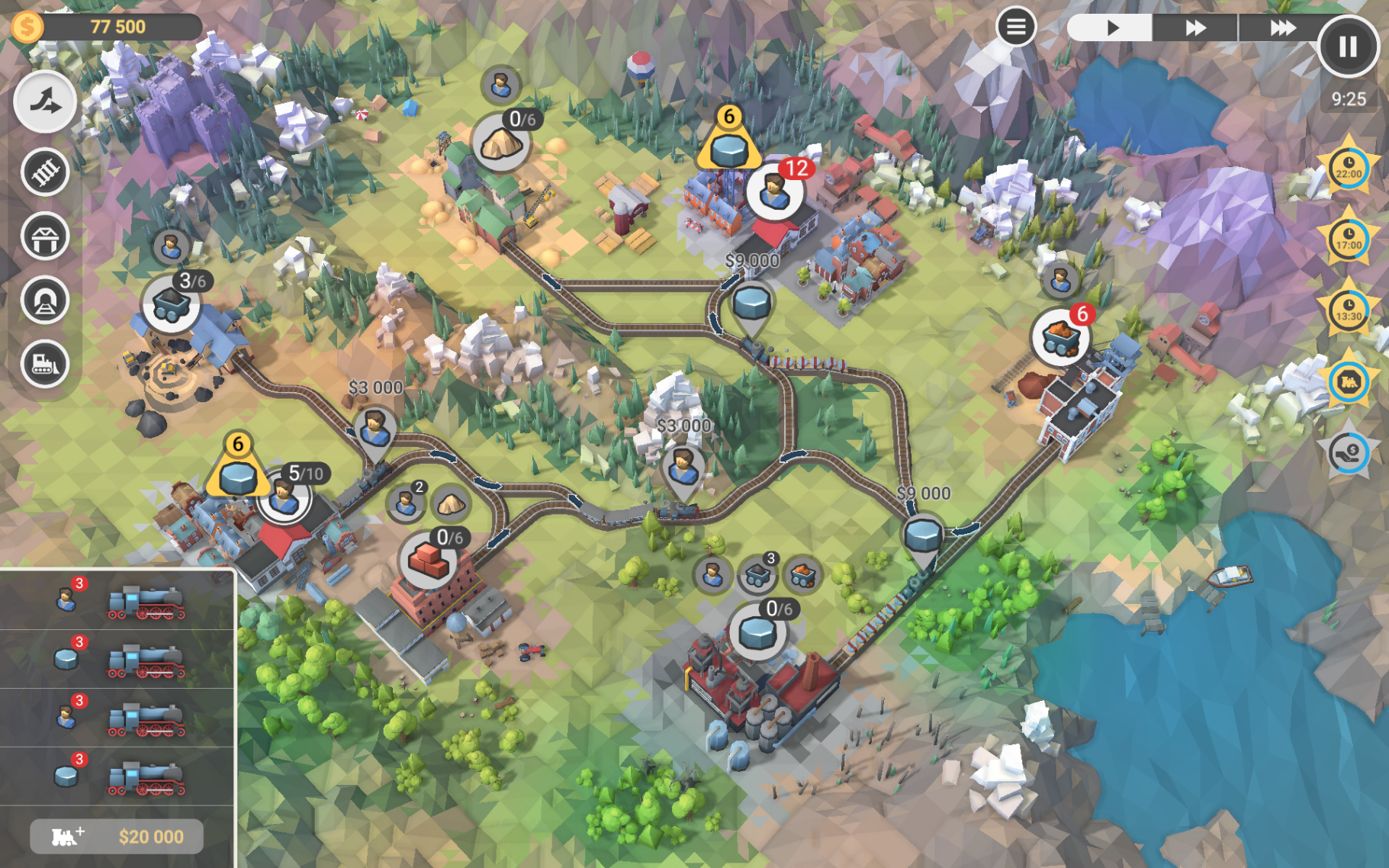Choose the rail track building tool

(45, 172)
